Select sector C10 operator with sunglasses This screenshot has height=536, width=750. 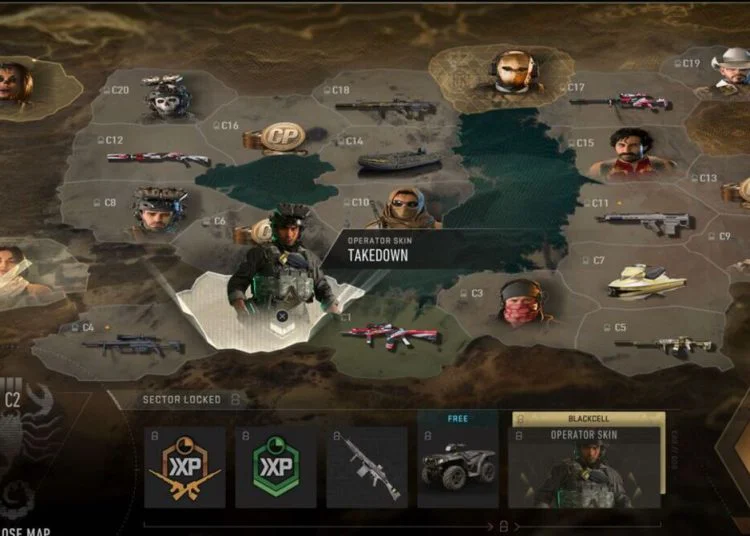click(405, 210)
